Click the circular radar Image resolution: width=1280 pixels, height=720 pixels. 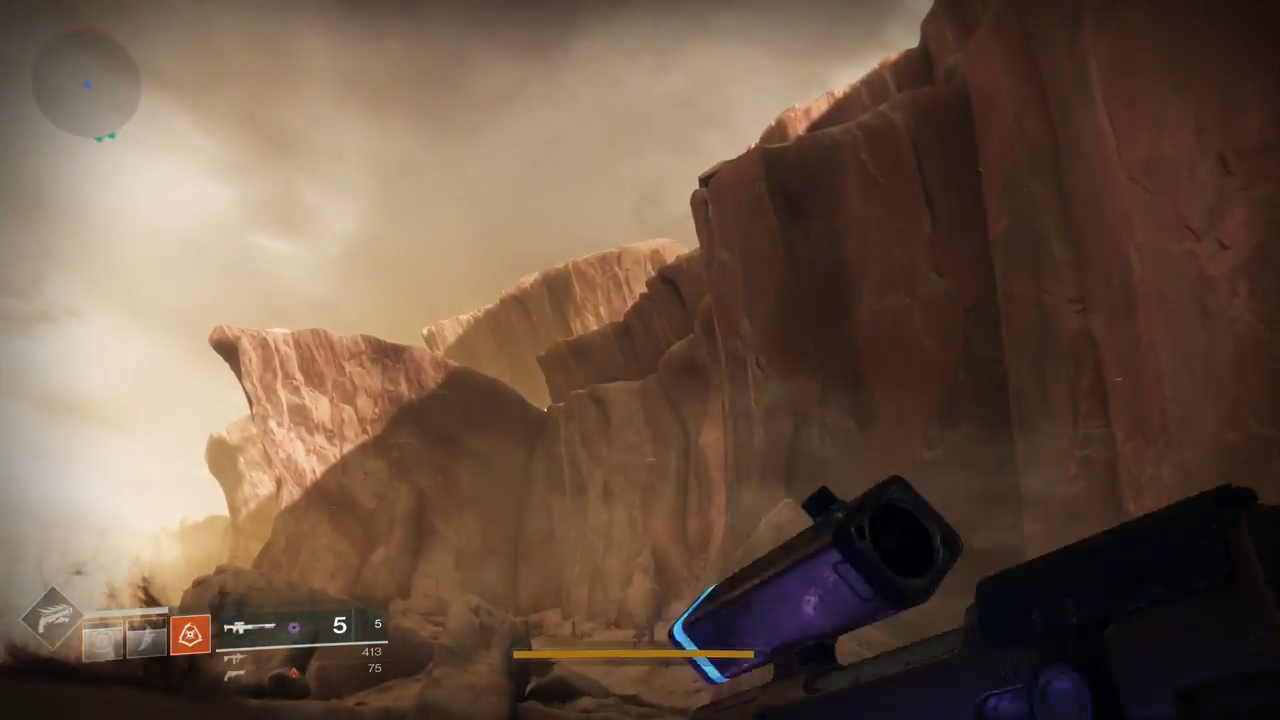(86, 83)
